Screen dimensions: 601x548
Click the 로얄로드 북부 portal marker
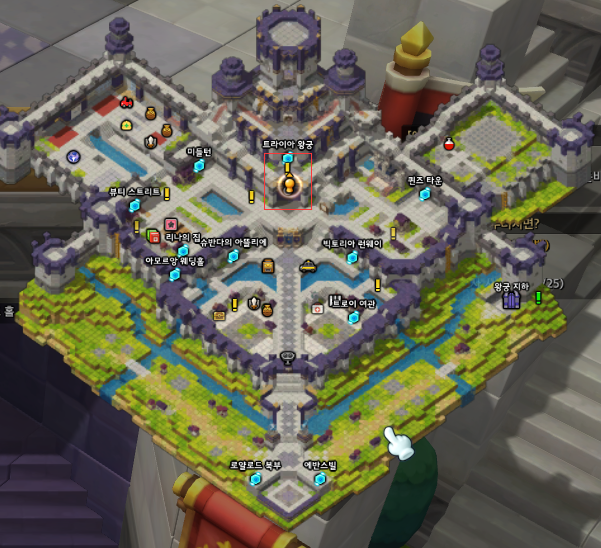[256, 479]
